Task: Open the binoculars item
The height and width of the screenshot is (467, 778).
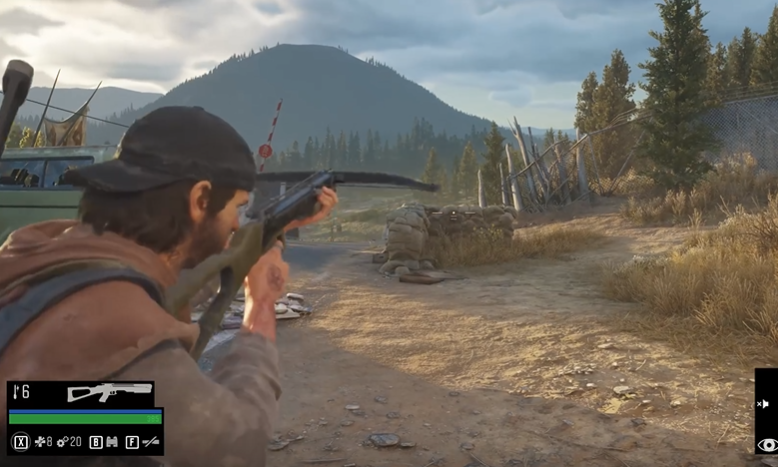Action: (111, 441)
